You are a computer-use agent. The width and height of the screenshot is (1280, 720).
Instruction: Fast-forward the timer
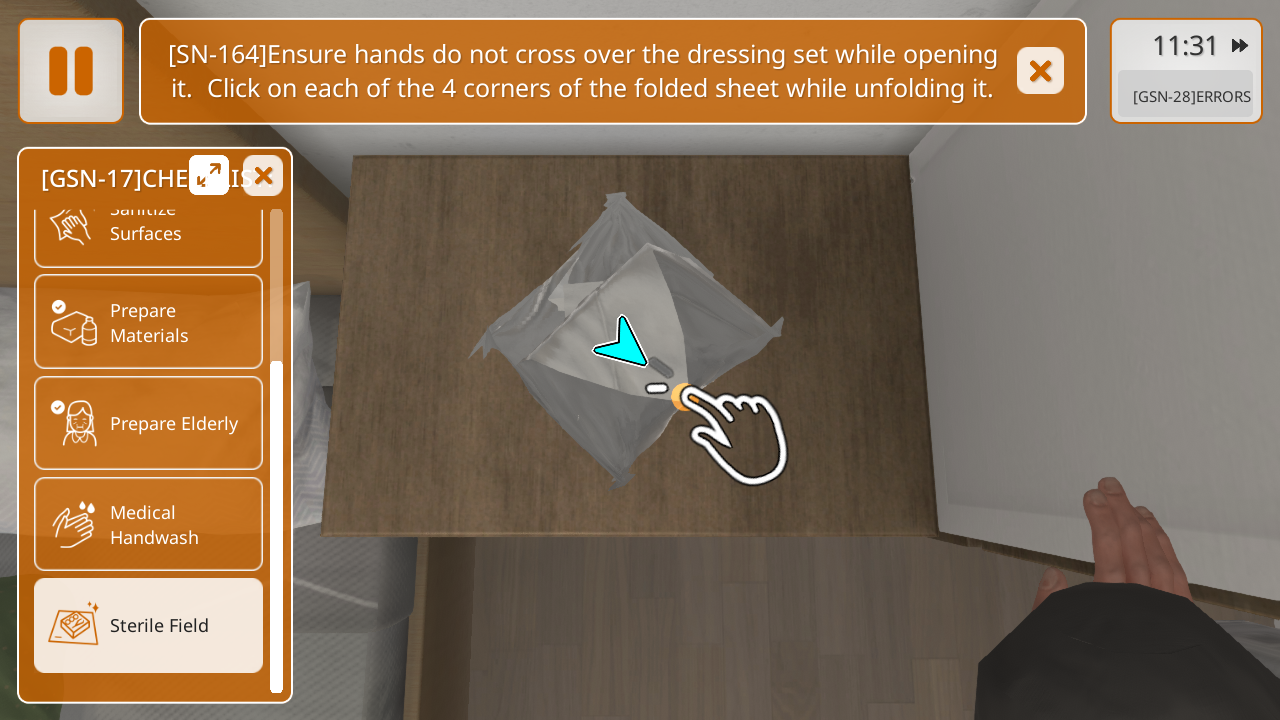pos(1240,46)
